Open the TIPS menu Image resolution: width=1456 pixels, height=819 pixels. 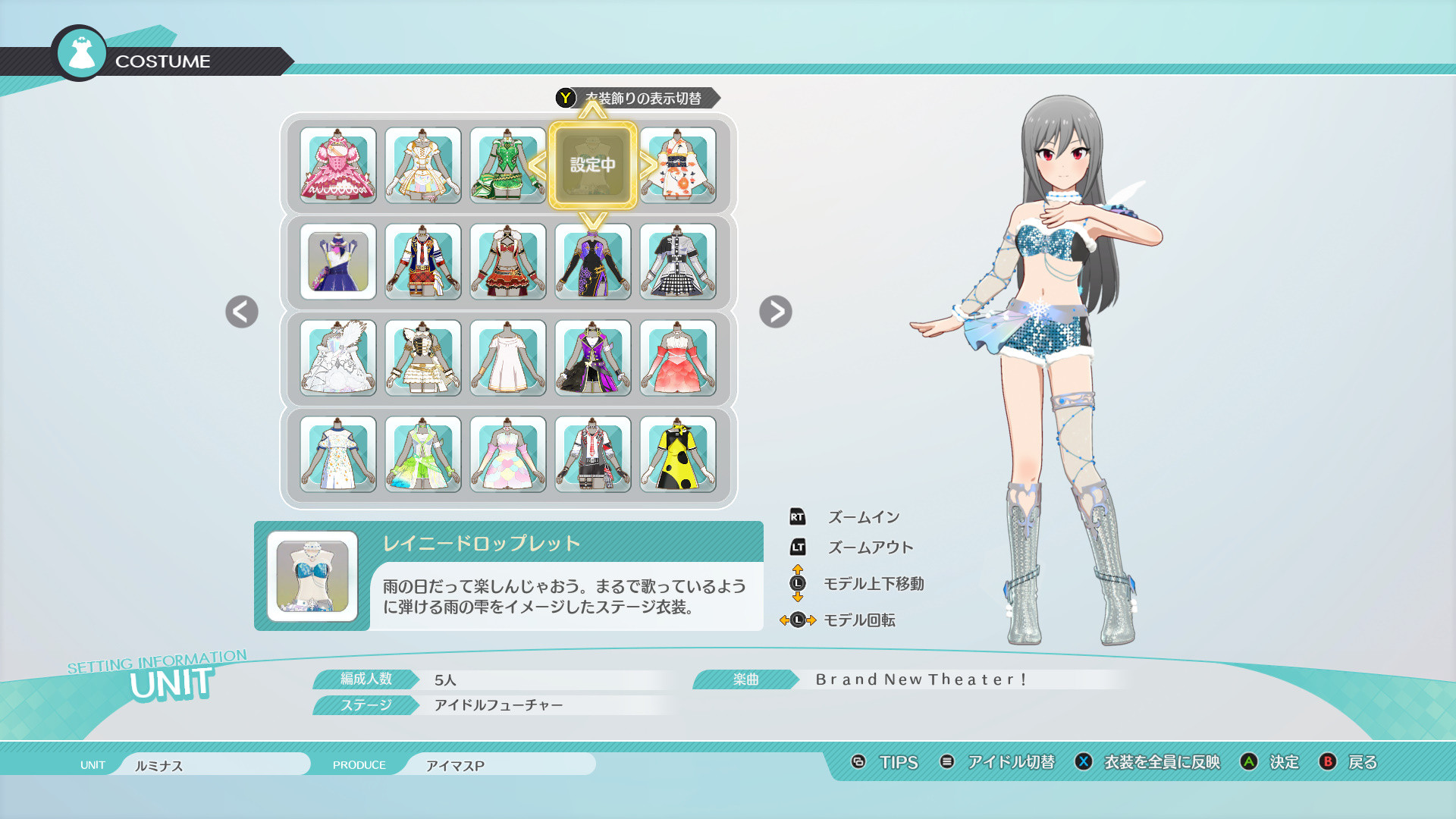click(898, 763)
